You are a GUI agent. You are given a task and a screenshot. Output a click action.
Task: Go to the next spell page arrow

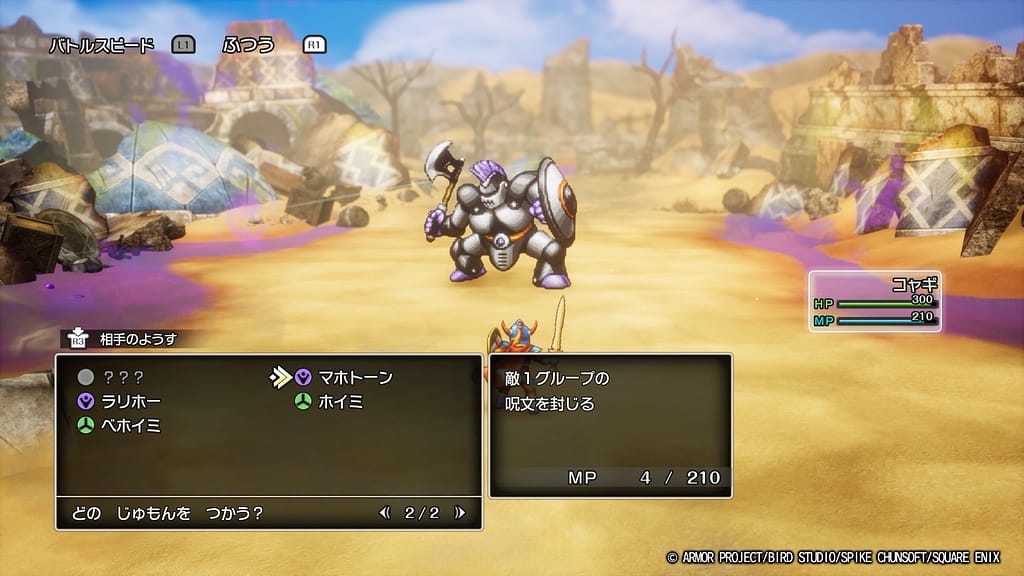(460, 513)
